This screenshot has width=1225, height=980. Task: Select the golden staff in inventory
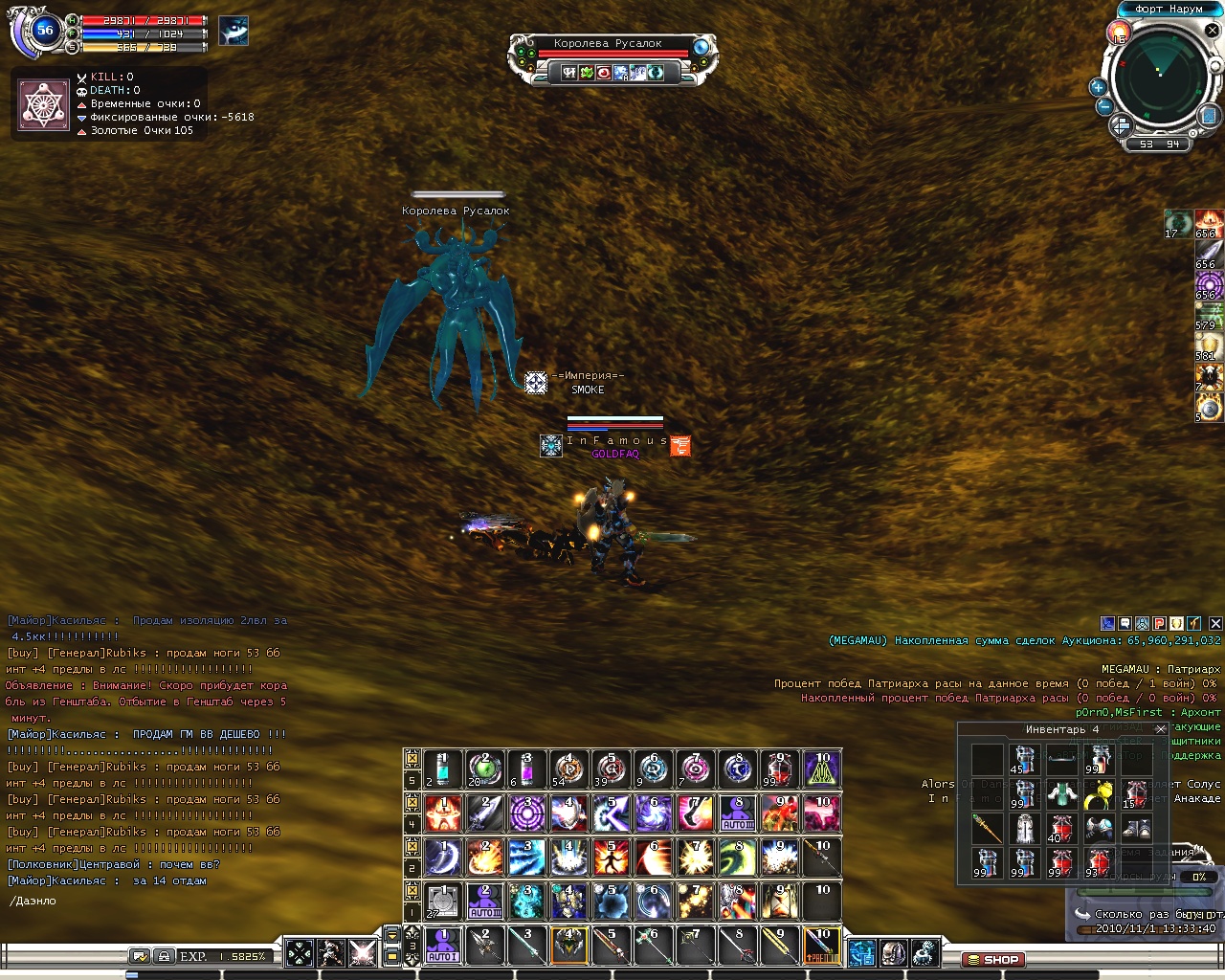point(987,828)
